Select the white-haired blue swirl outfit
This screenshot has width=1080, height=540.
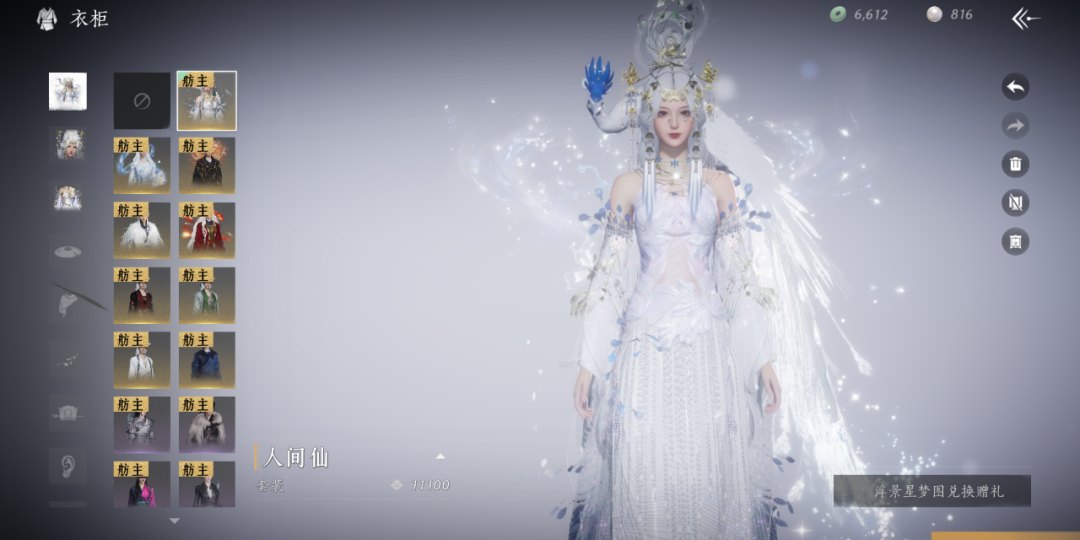pos(142,165)
